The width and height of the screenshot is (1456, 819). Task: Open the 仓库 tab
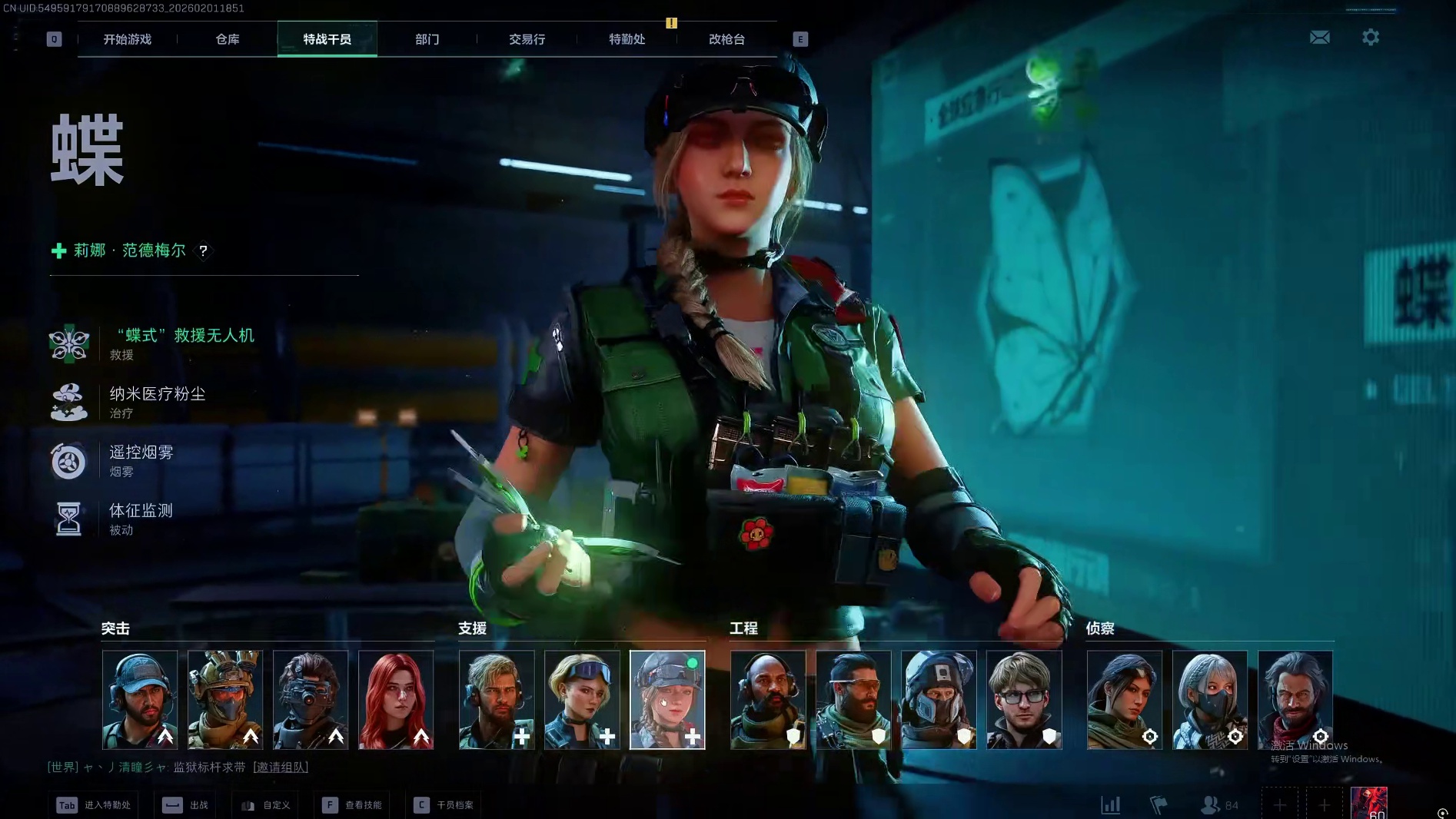click(x=228, y=39)
